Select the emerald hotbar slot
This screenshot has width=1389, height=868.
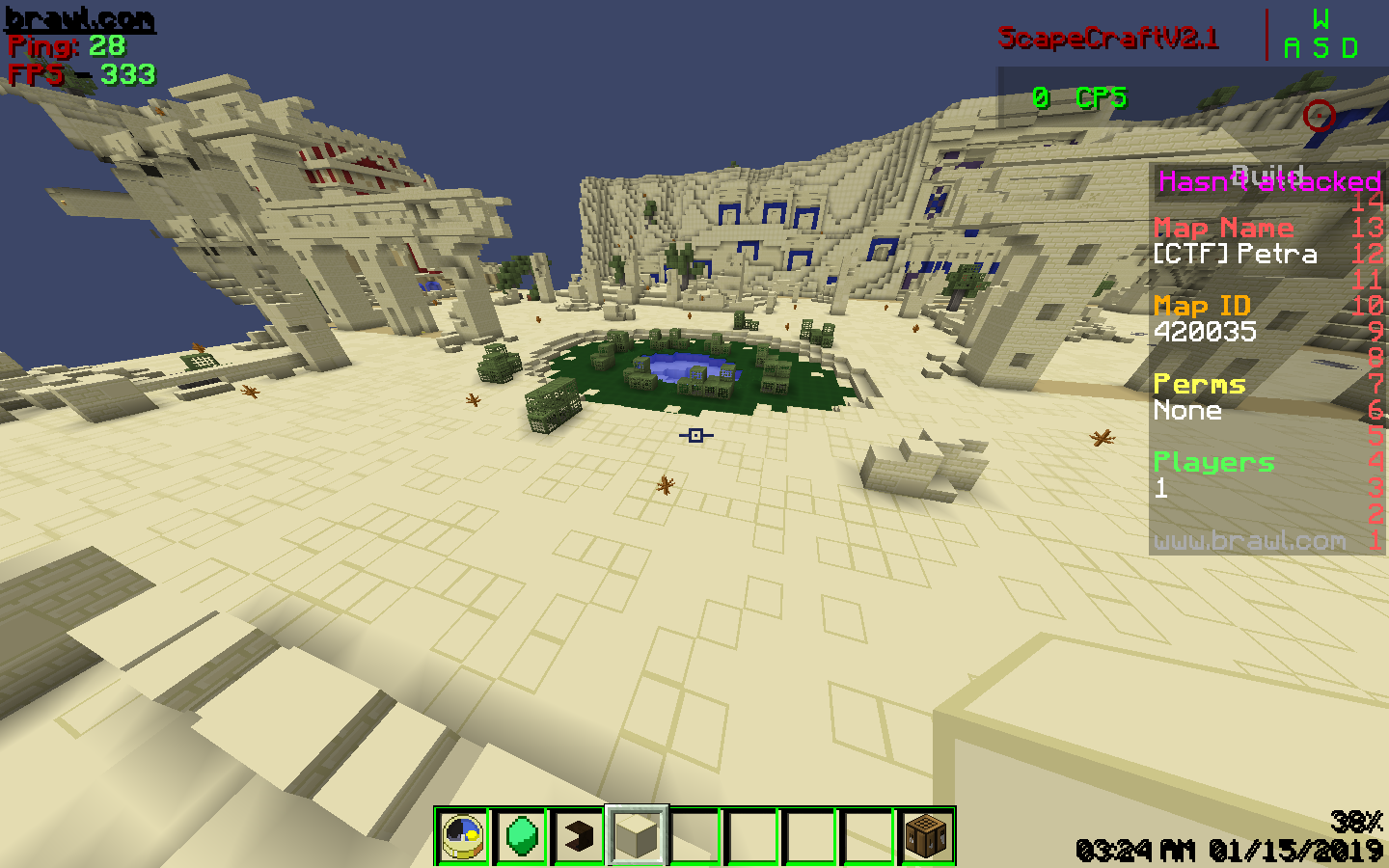521,835
